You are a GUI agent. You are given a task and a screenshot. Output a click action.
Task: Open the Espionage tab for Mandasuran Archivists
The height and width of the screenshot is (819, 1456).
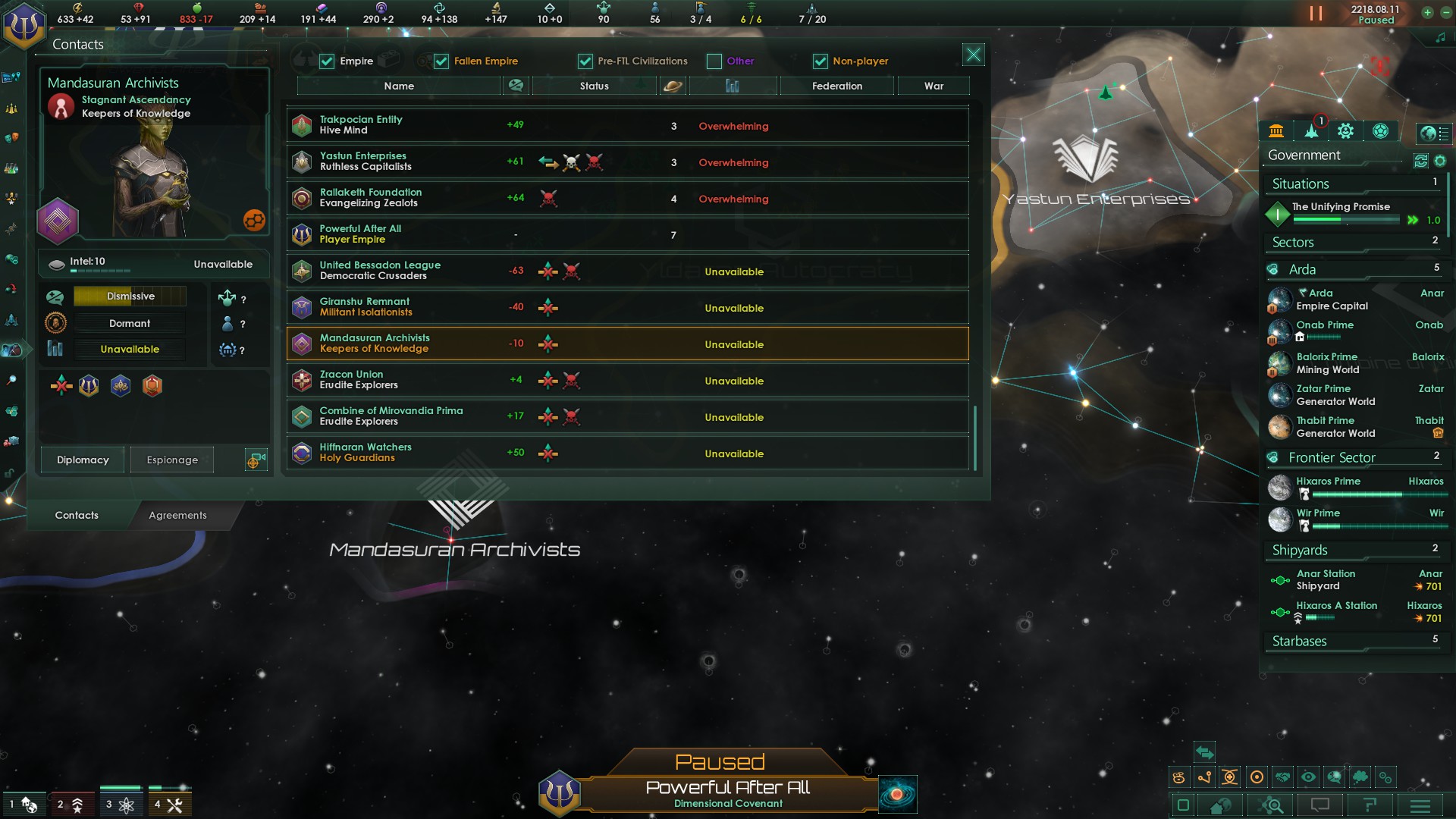171,460
